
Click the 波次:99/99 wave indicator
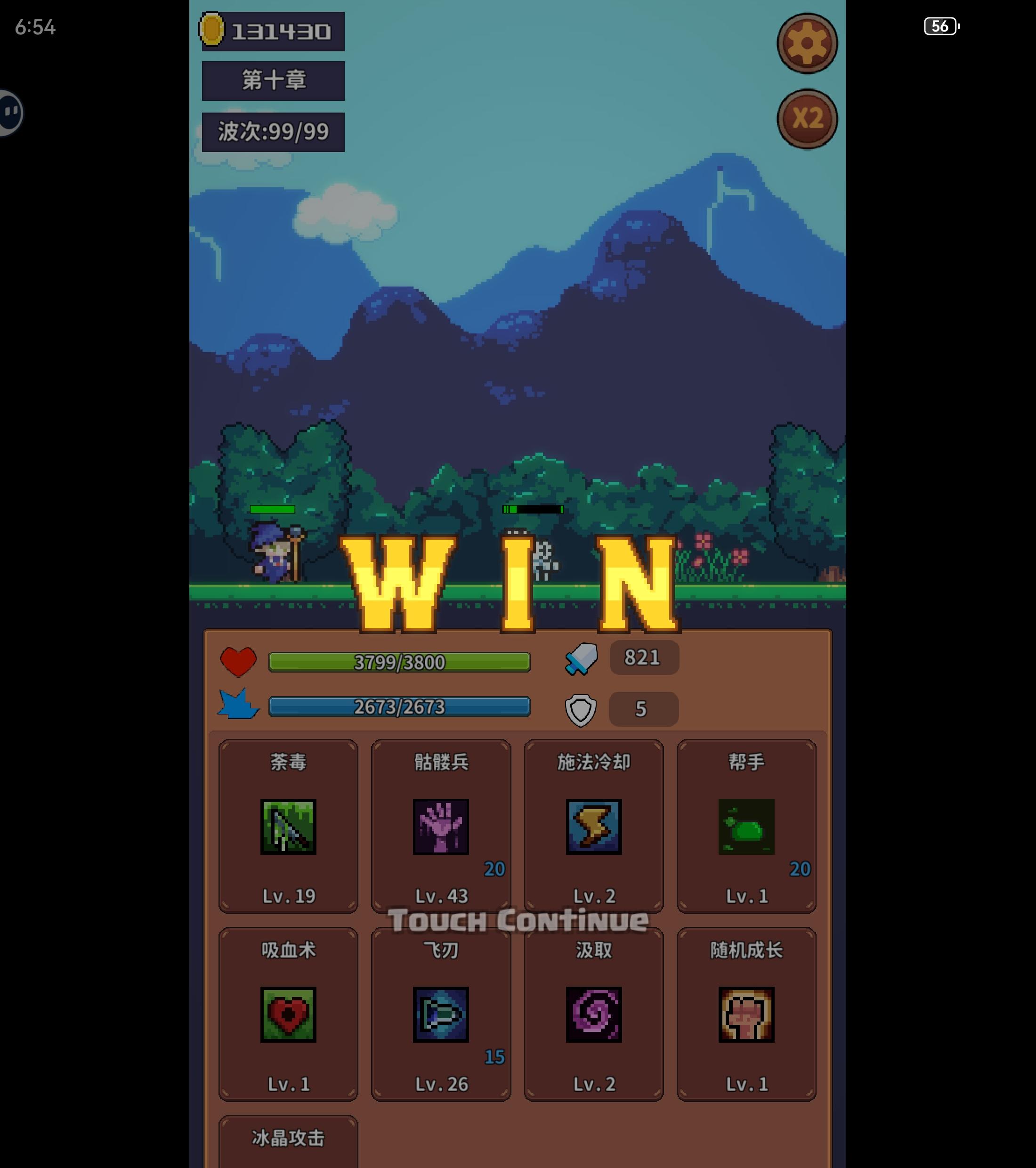(273, 131)
